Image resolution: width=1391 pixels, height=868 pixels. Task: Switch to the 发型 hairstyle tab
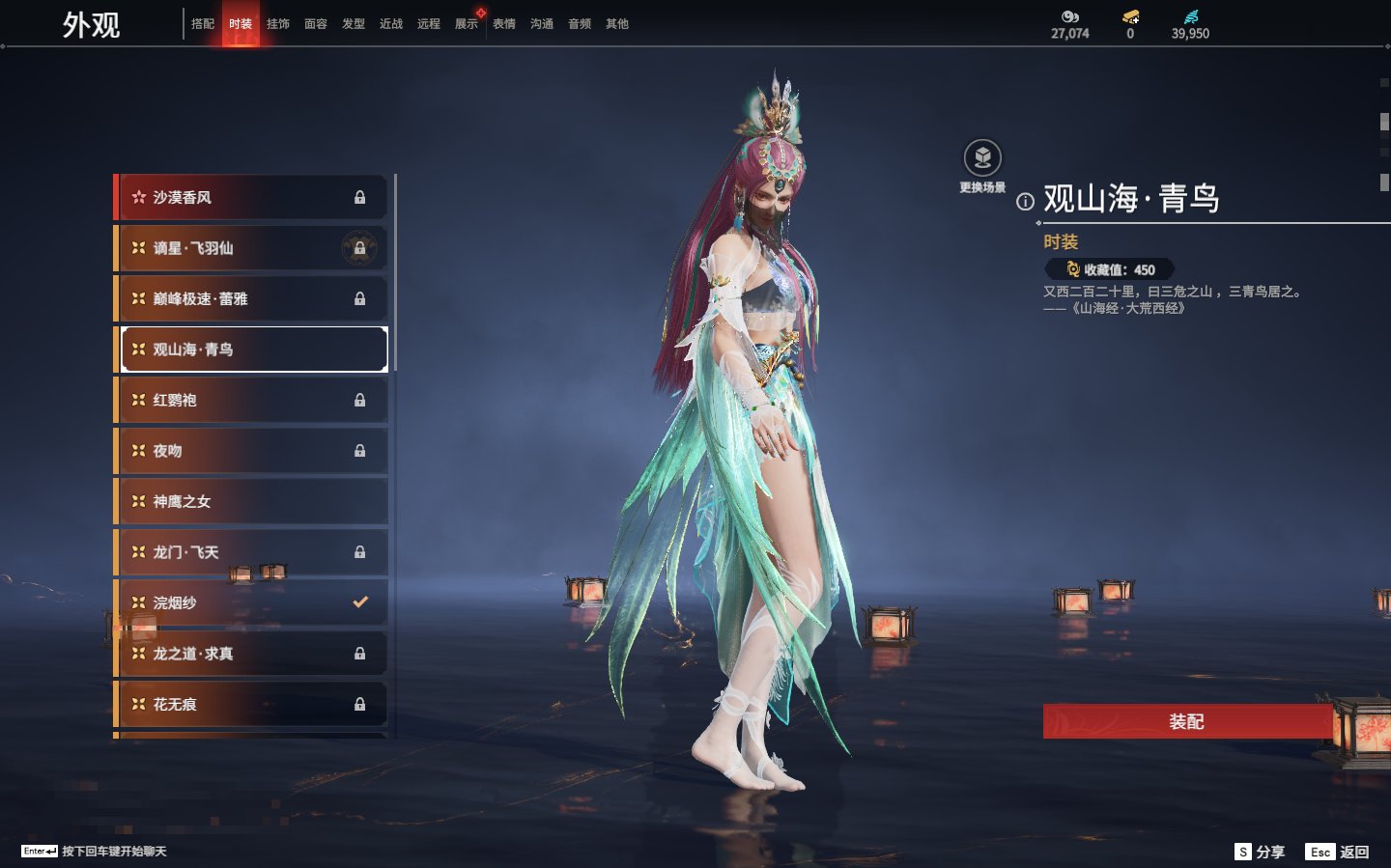tap(354, 24)
